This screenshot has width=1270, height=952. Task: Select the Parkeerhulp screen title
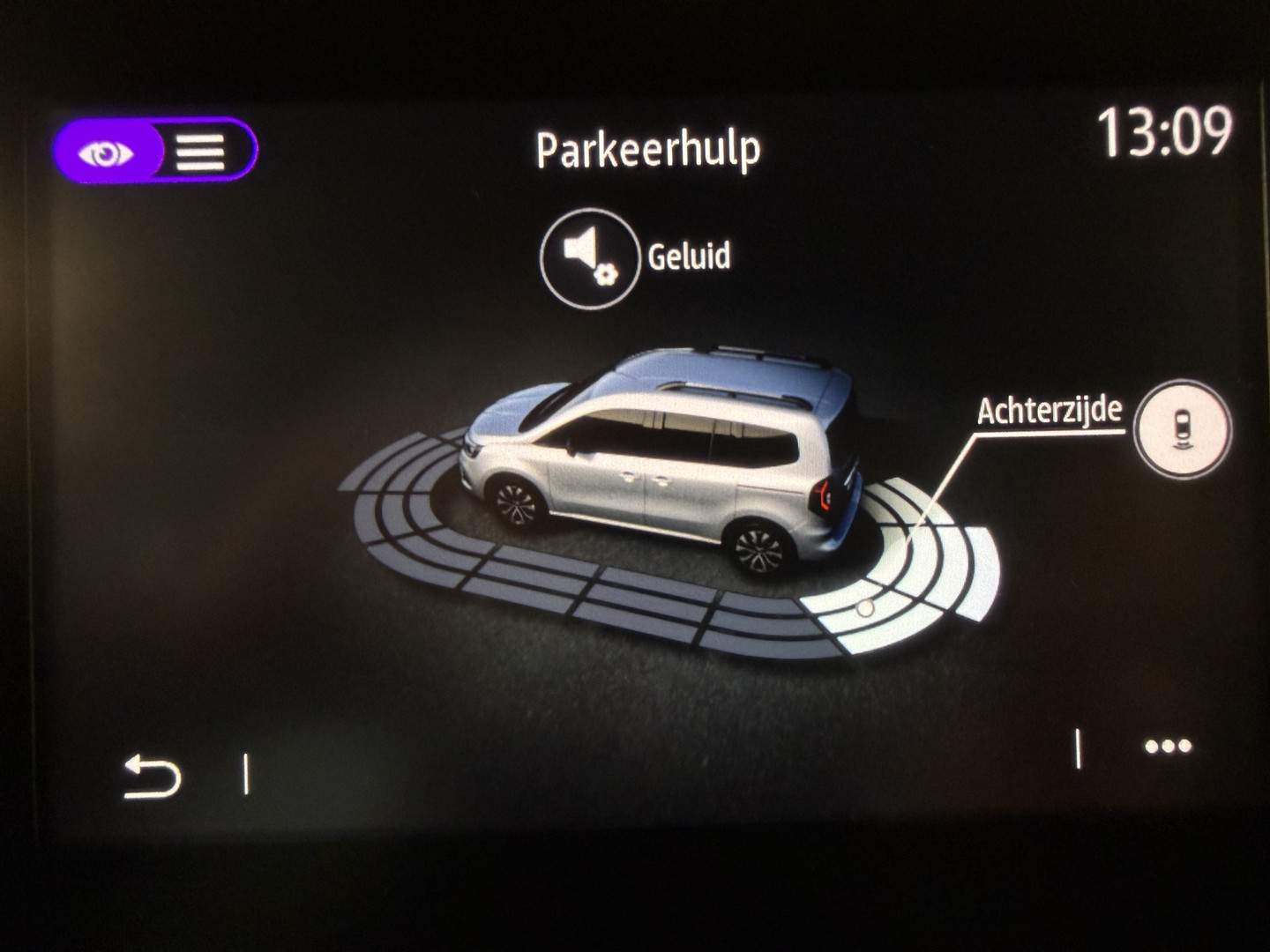649,150
